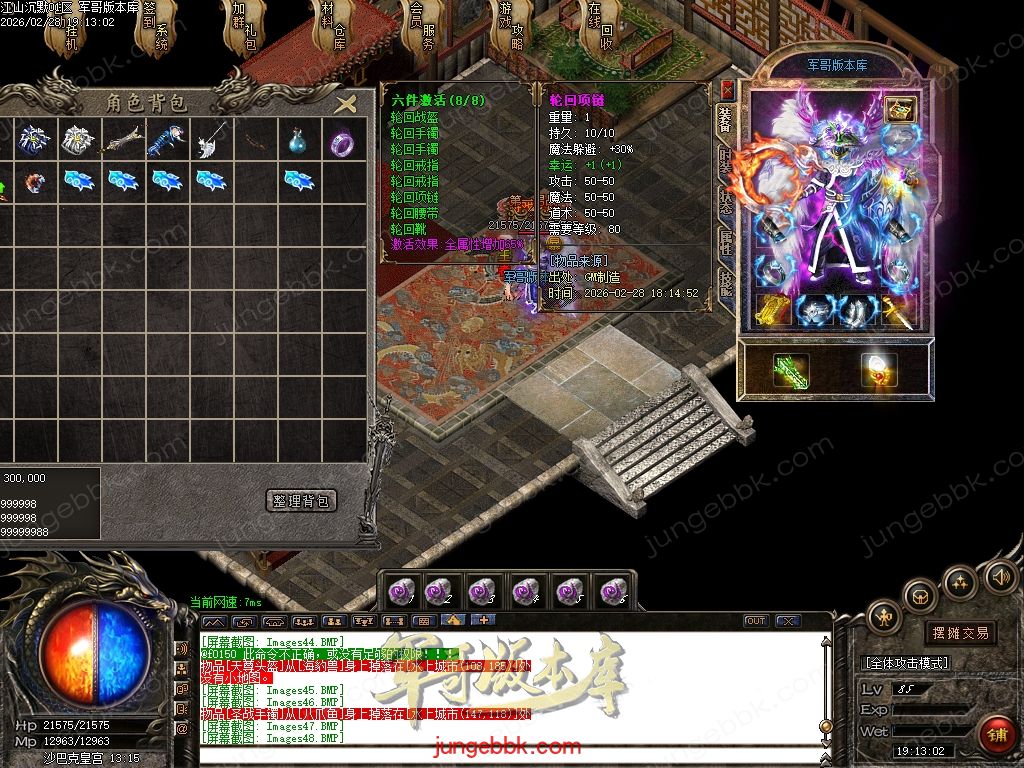
Task: Open the treasure chest icon in equipment panel
Action: tap(901, 109)
